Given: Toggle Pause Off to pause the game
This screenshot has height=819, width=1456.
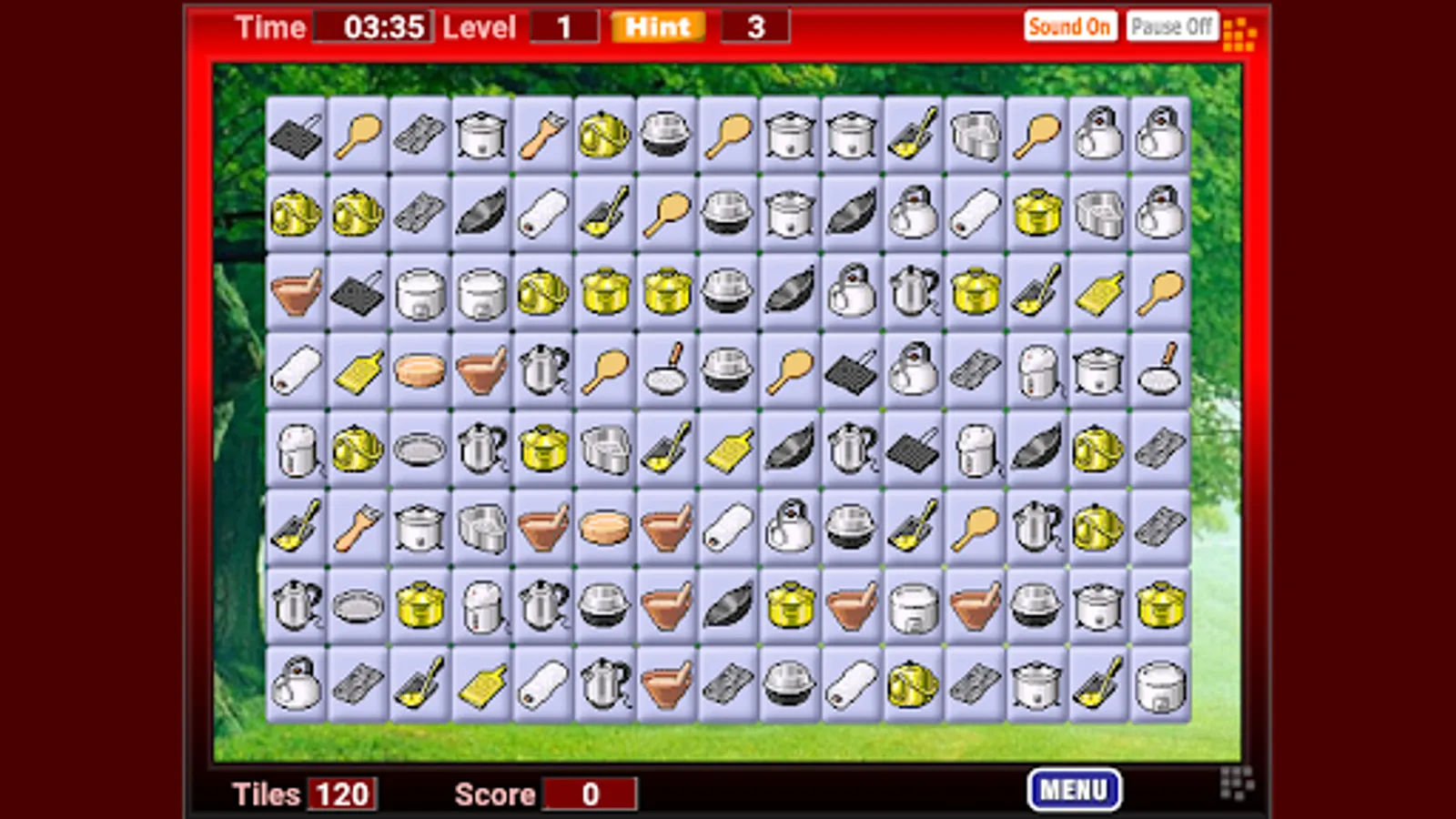Looking at the screenshot, I should pyautogui.click(x=1172, y=25).
